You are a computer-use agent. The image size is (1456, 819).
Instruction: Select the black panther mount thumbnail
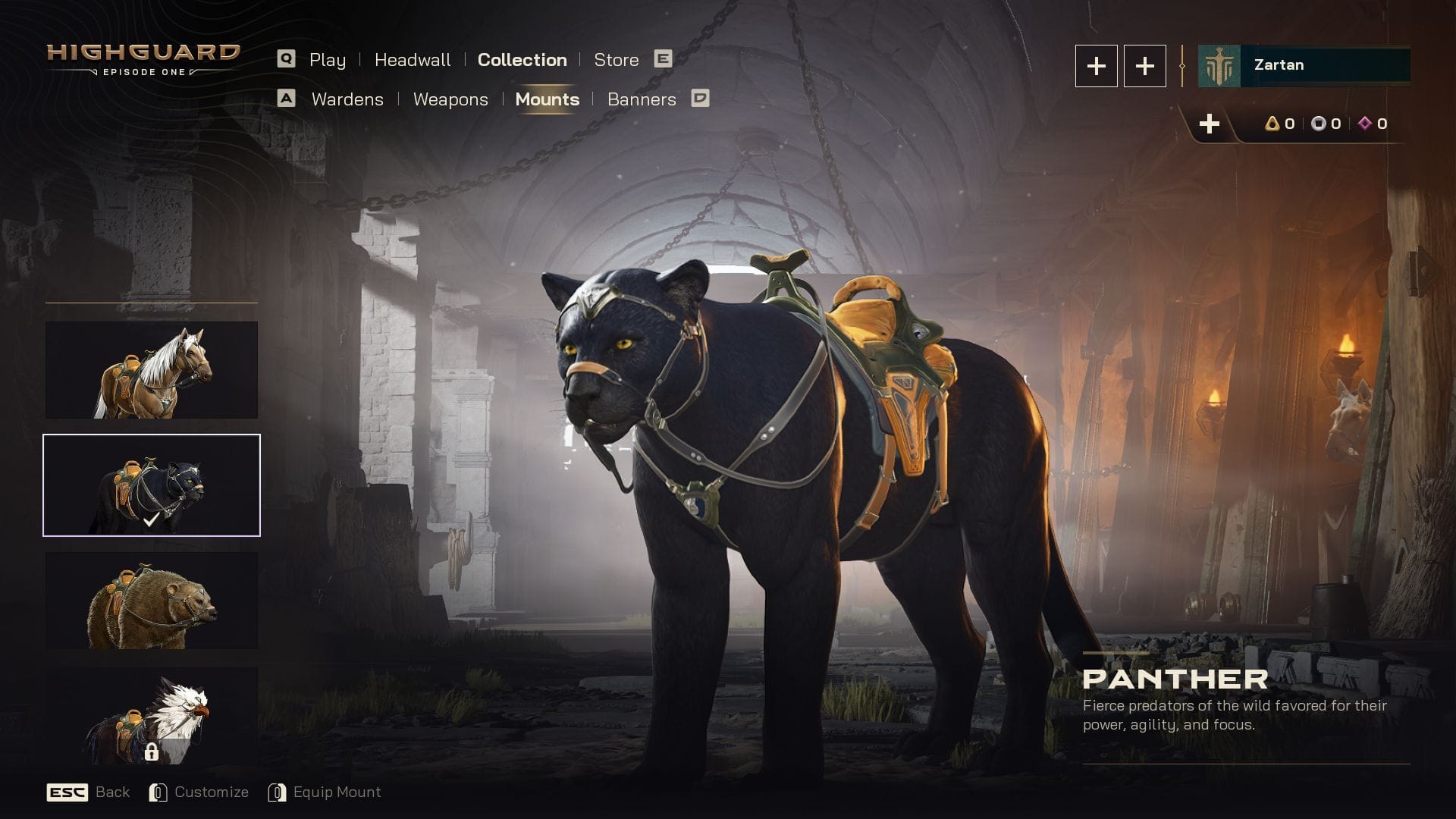(x=152, y=485)
